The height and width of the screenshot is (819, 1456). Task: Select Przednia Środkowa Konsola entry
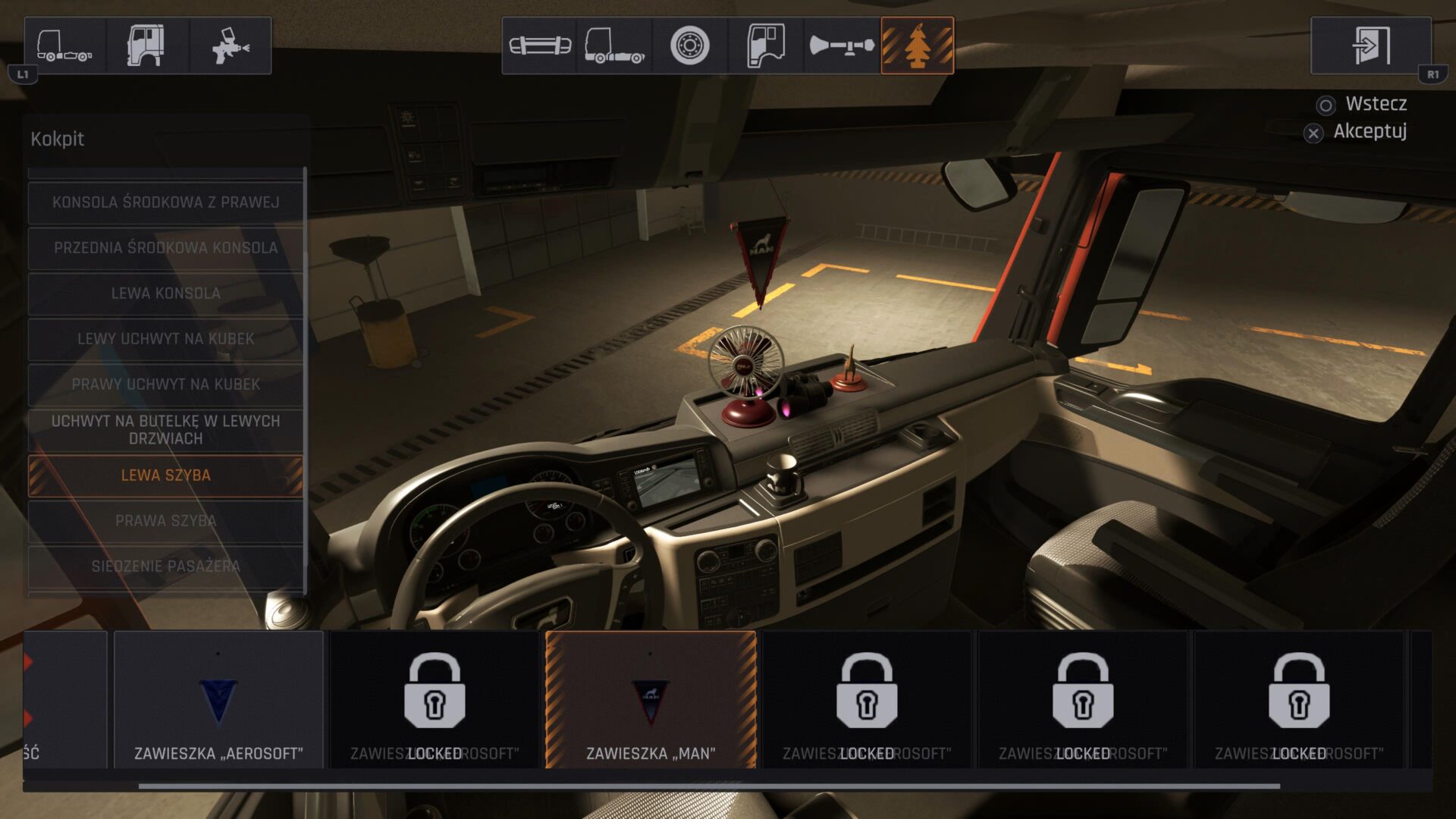coord(165,248)
